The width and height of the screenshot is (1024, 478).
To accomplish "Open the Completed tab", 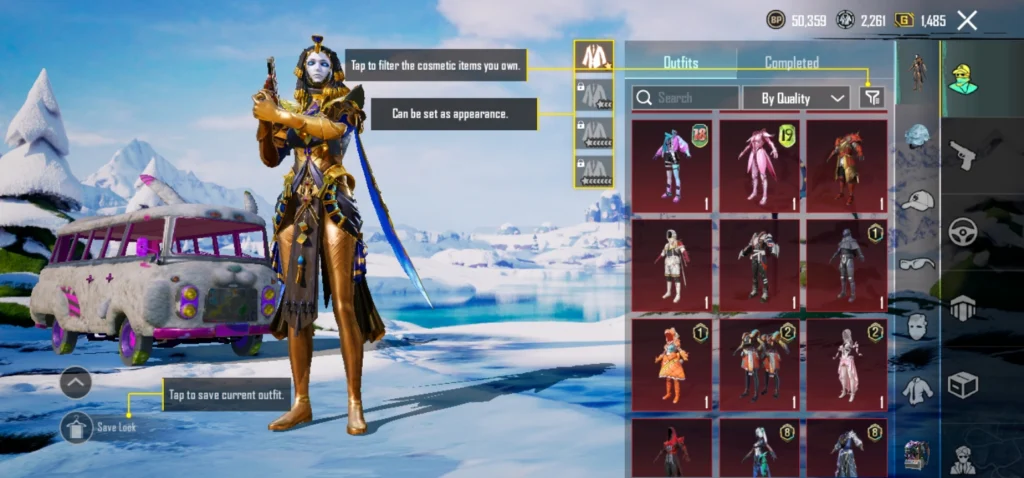I will (x=792, y=62).
